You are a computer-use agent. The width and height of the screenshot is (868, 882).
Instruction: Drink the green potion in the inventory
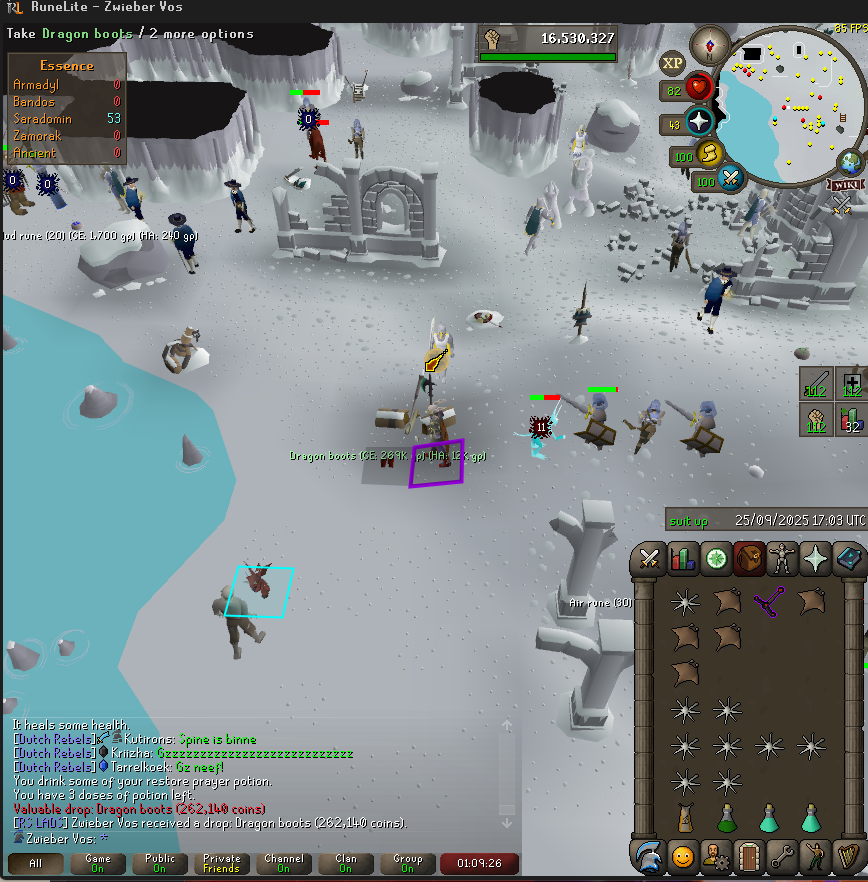(x=727, y=817)
